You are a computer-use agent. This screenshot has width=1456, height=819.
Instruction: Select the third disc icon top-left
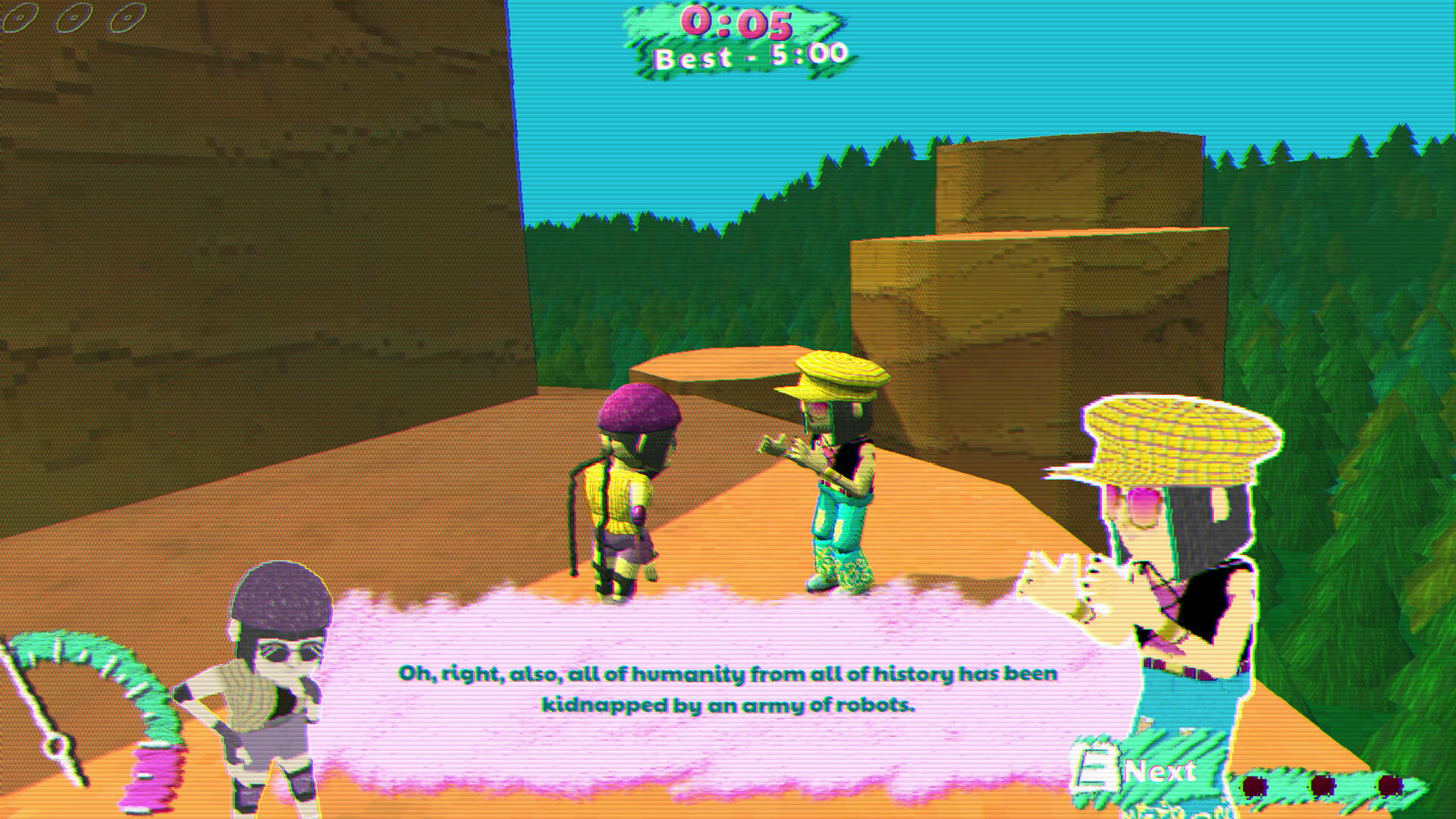127,17
